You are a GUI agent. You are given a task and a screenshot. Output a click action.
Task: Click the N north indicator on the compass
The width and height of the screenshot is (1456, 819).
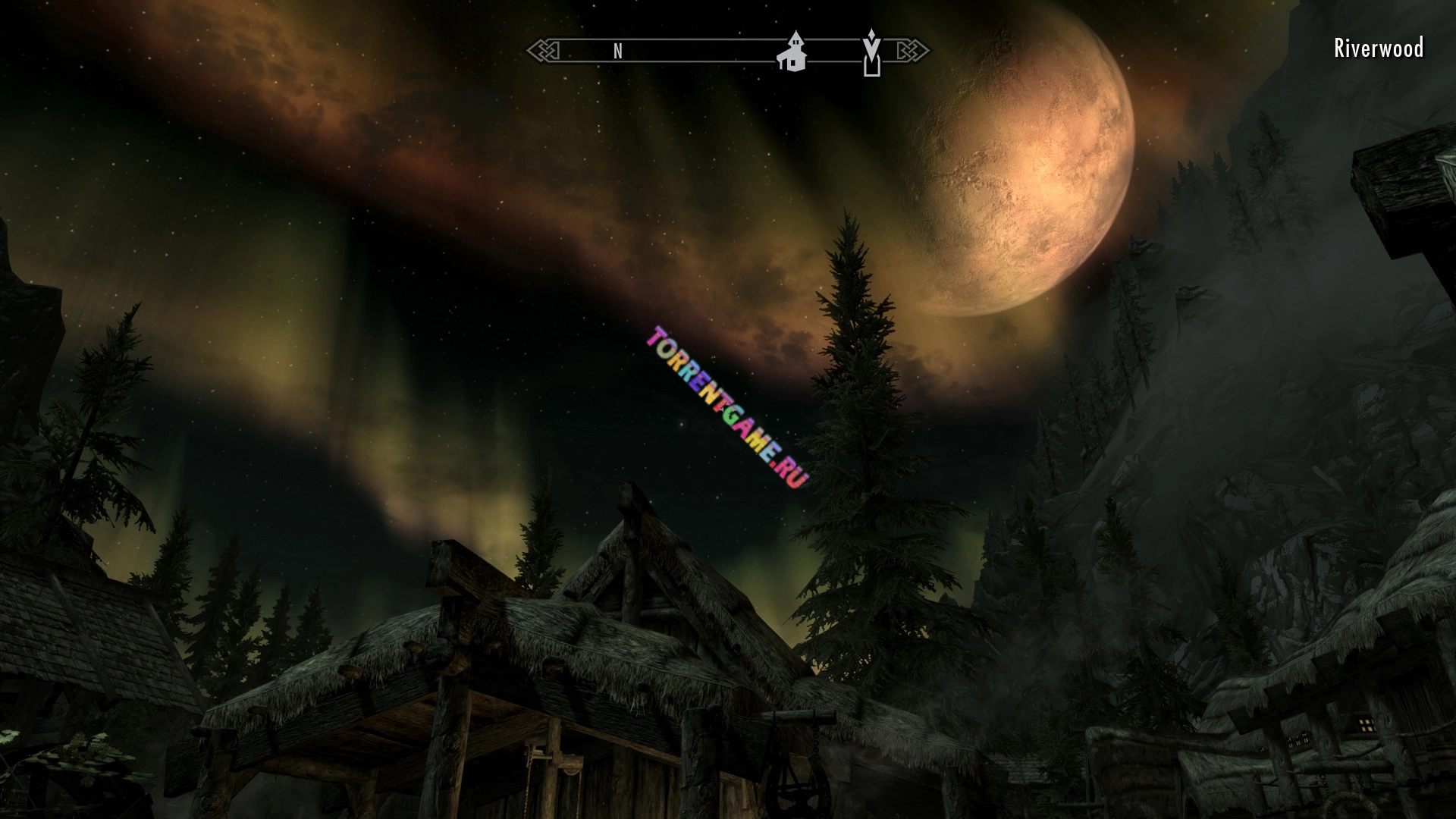(x=618, y=52)
